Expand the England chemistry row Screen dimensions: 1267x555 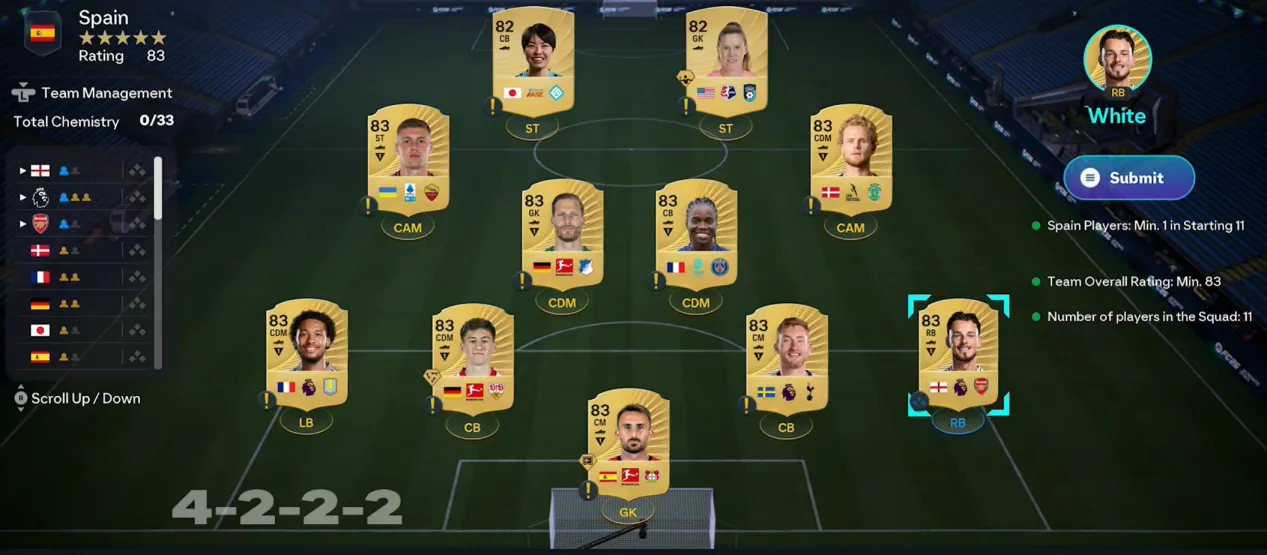pos(23,170)
